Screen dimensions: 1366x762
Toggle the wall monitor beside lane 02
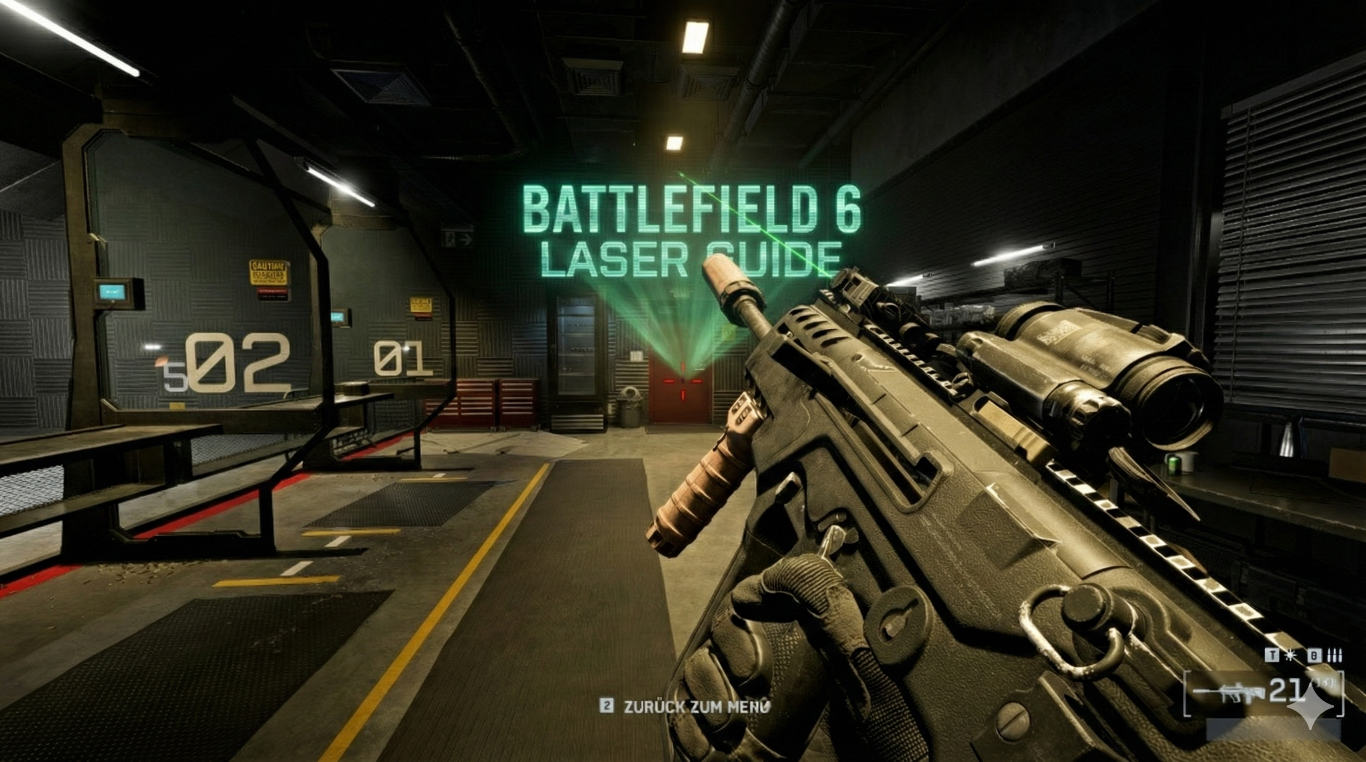113,290
